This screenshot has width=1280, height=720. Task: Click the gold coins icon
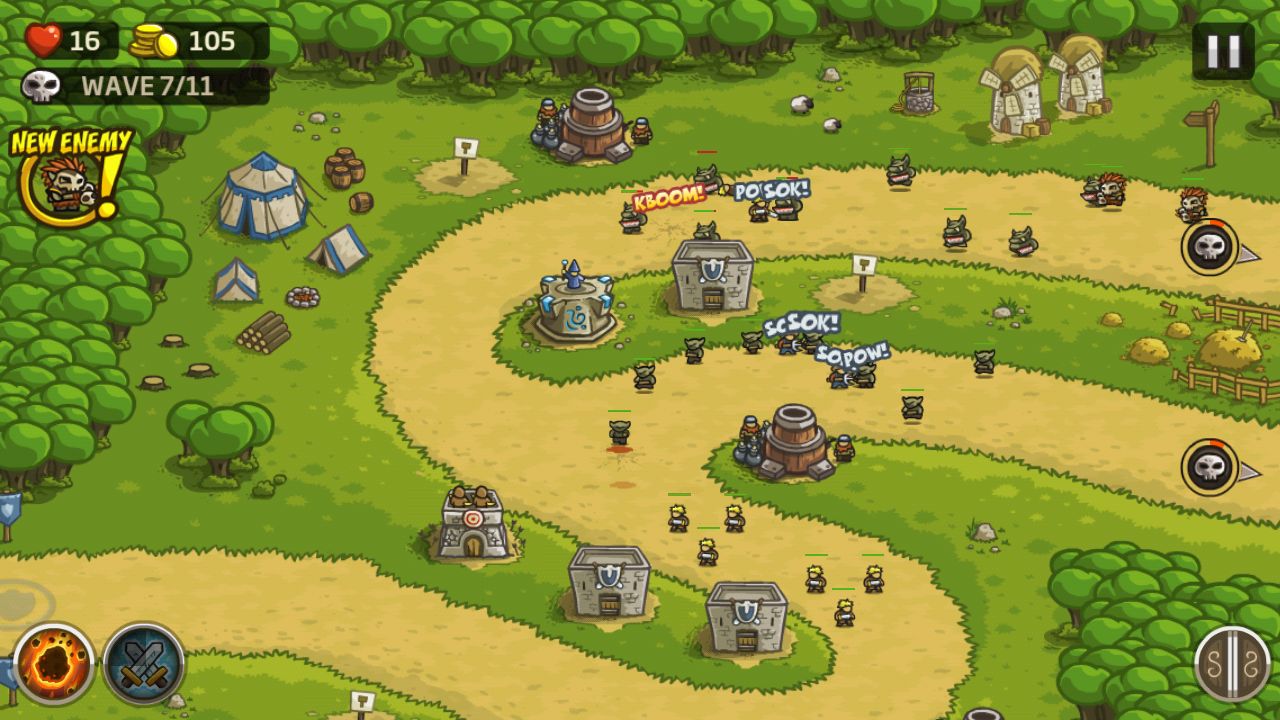155,40
